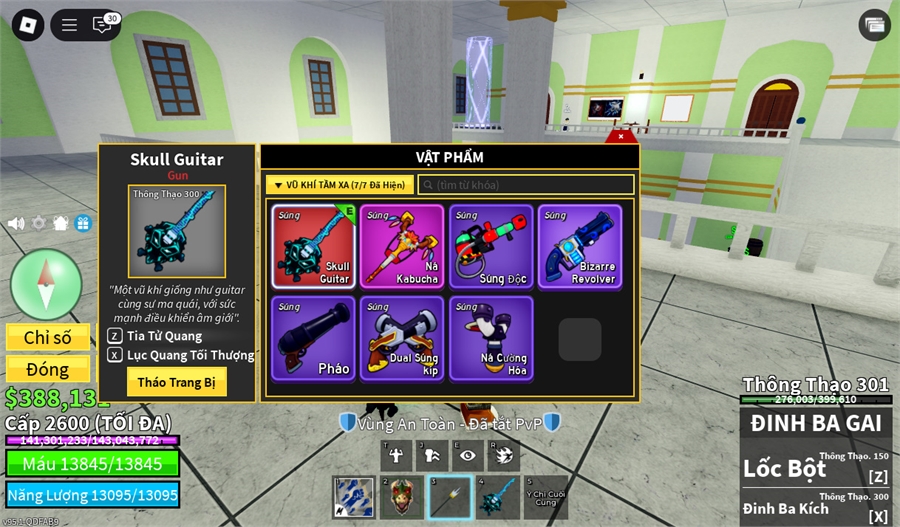The height and width of the screenshot is (527, 900).
Task: Open the Vũ Khí Tầm Xa category dropdown
Action: point(339,185)
